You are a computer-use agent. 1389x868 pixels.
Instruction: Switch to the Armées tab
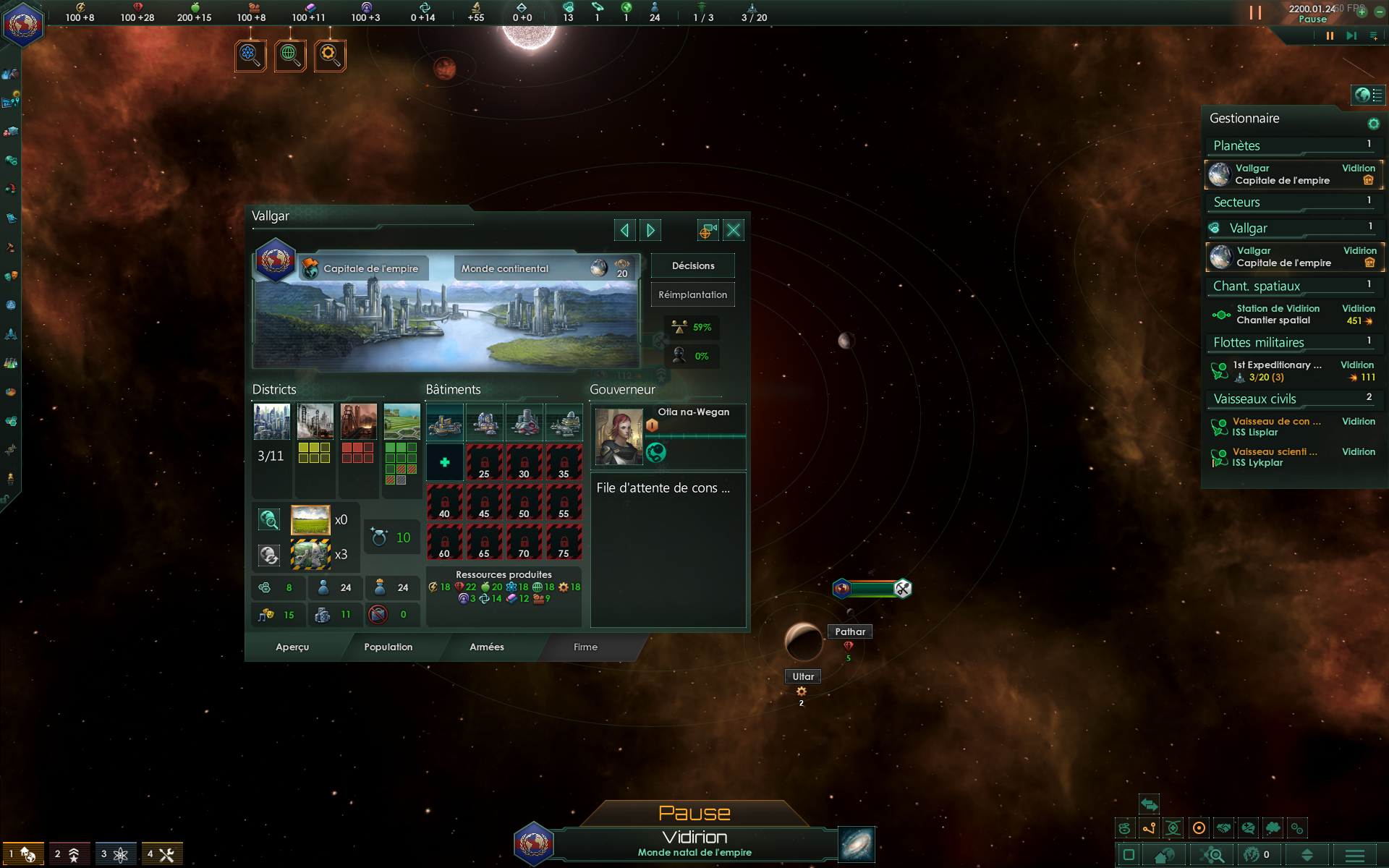point(486,647)
